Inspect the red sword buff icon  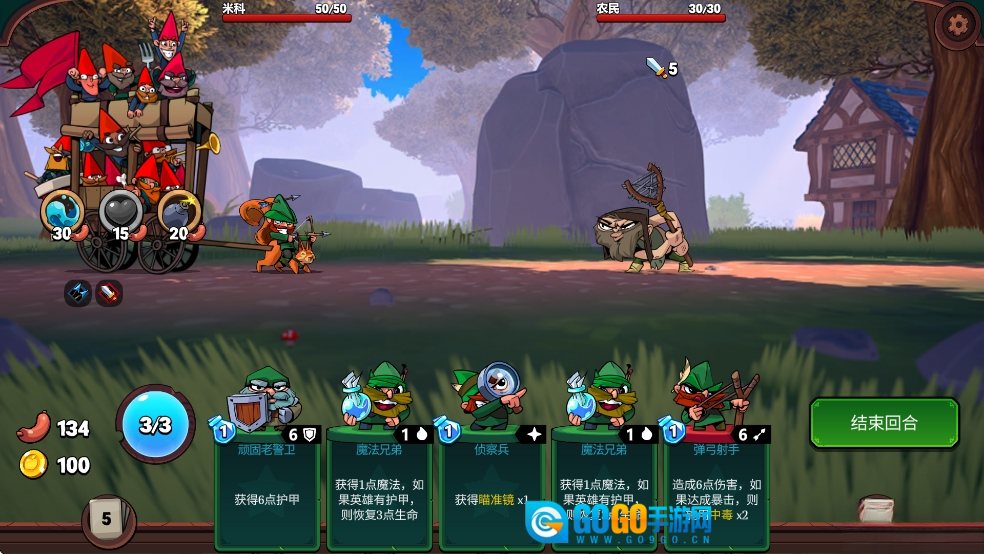[108, 293]
